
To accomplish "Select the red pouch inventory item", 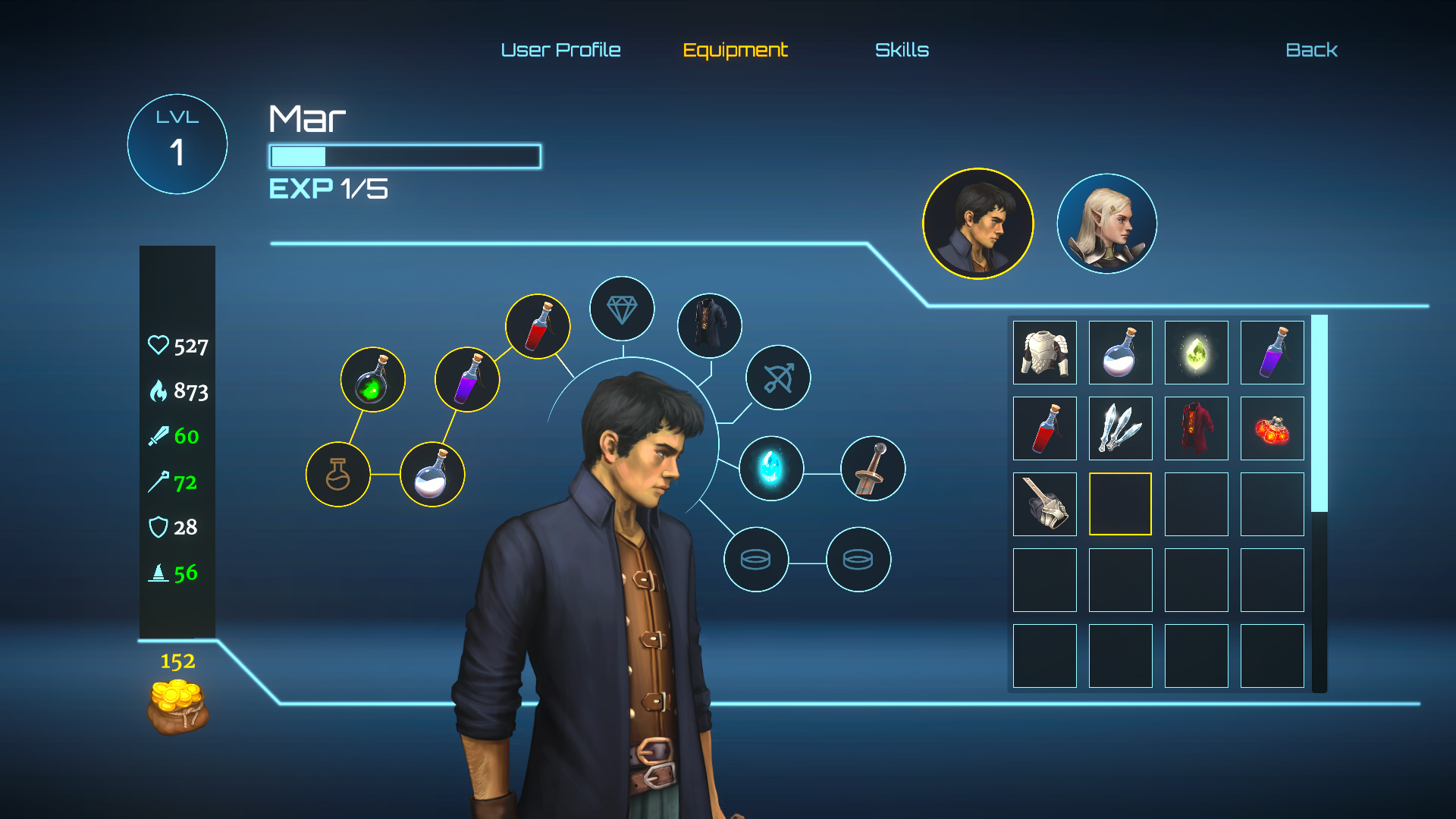I will pos(1272,428).
